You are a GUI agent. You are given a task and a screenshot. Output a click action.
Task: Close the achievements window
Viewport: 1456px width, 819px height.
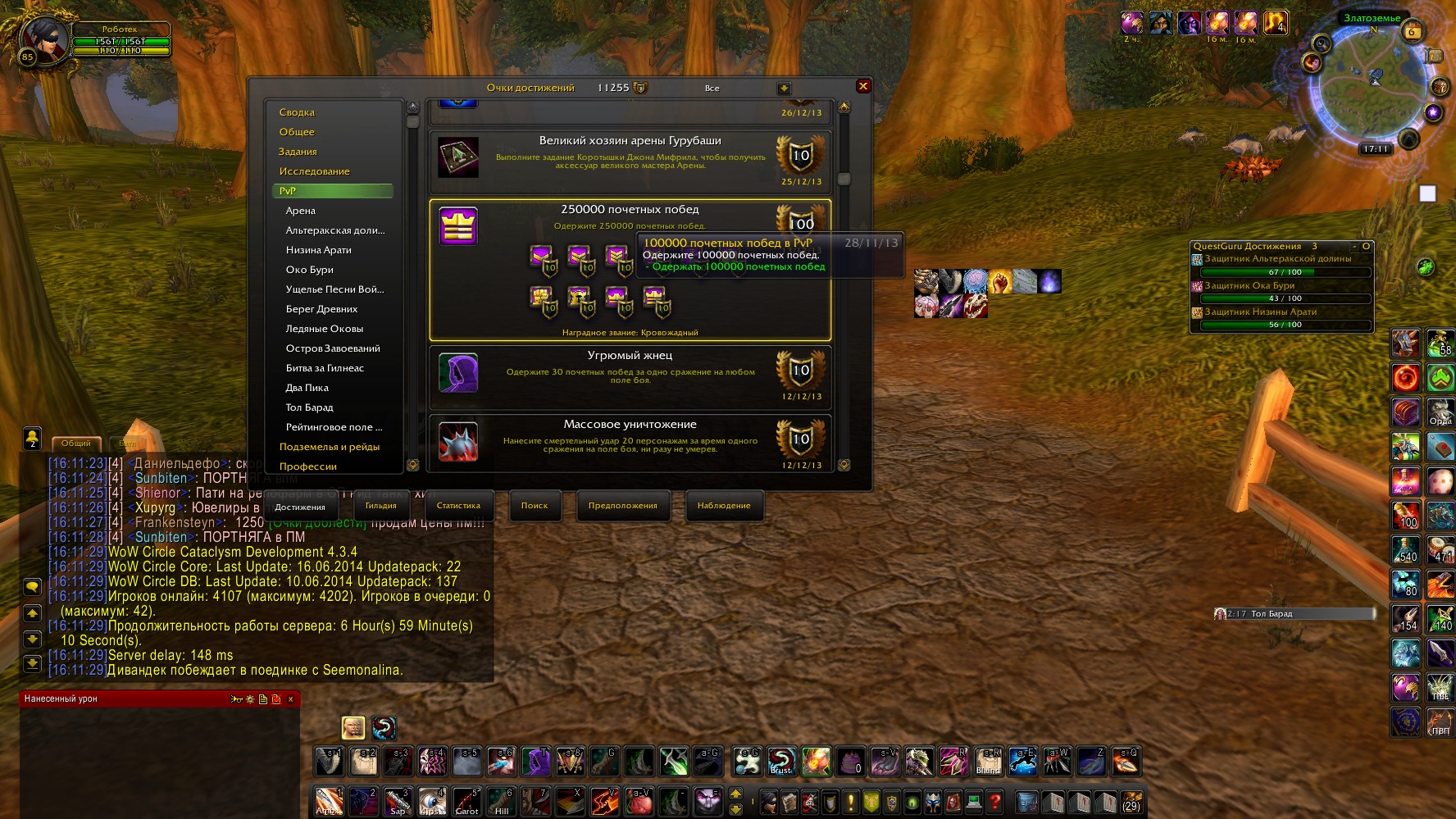862,86
